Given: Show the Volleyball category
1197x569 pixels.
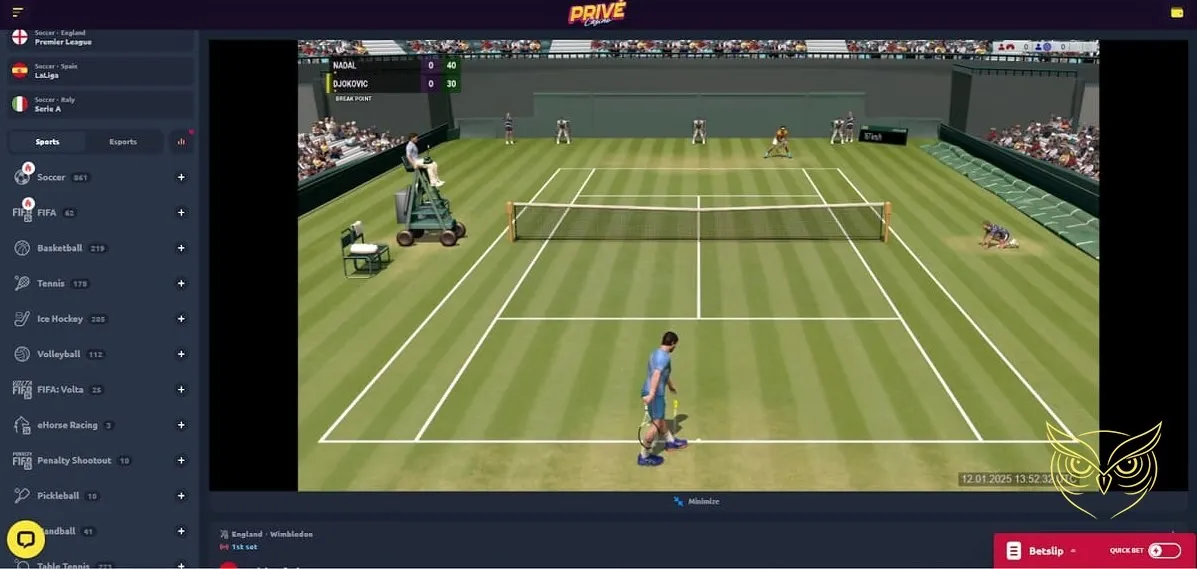Looking at the screenshot, I should [x=58, y=354].
